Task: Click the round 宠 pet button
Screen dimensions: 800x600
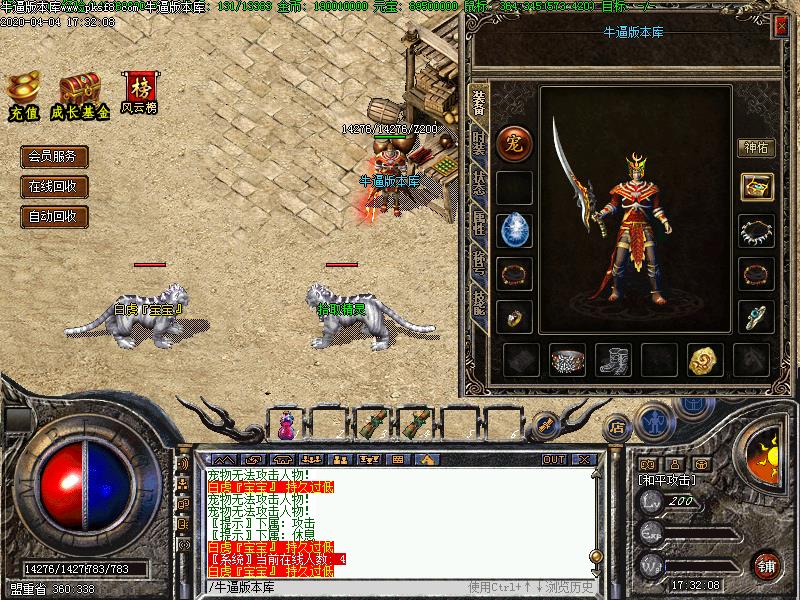Action: pyautogui.click(x=514, y=141)
